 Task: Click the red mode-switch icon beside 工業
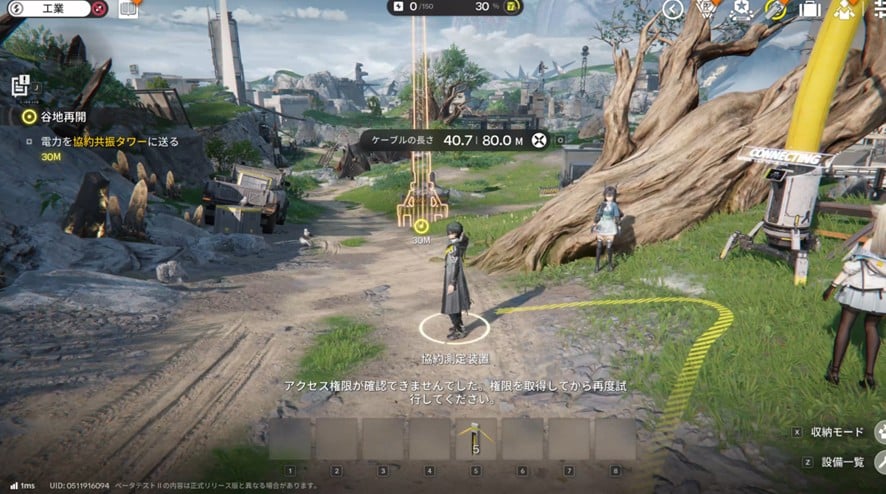(98, 9)
